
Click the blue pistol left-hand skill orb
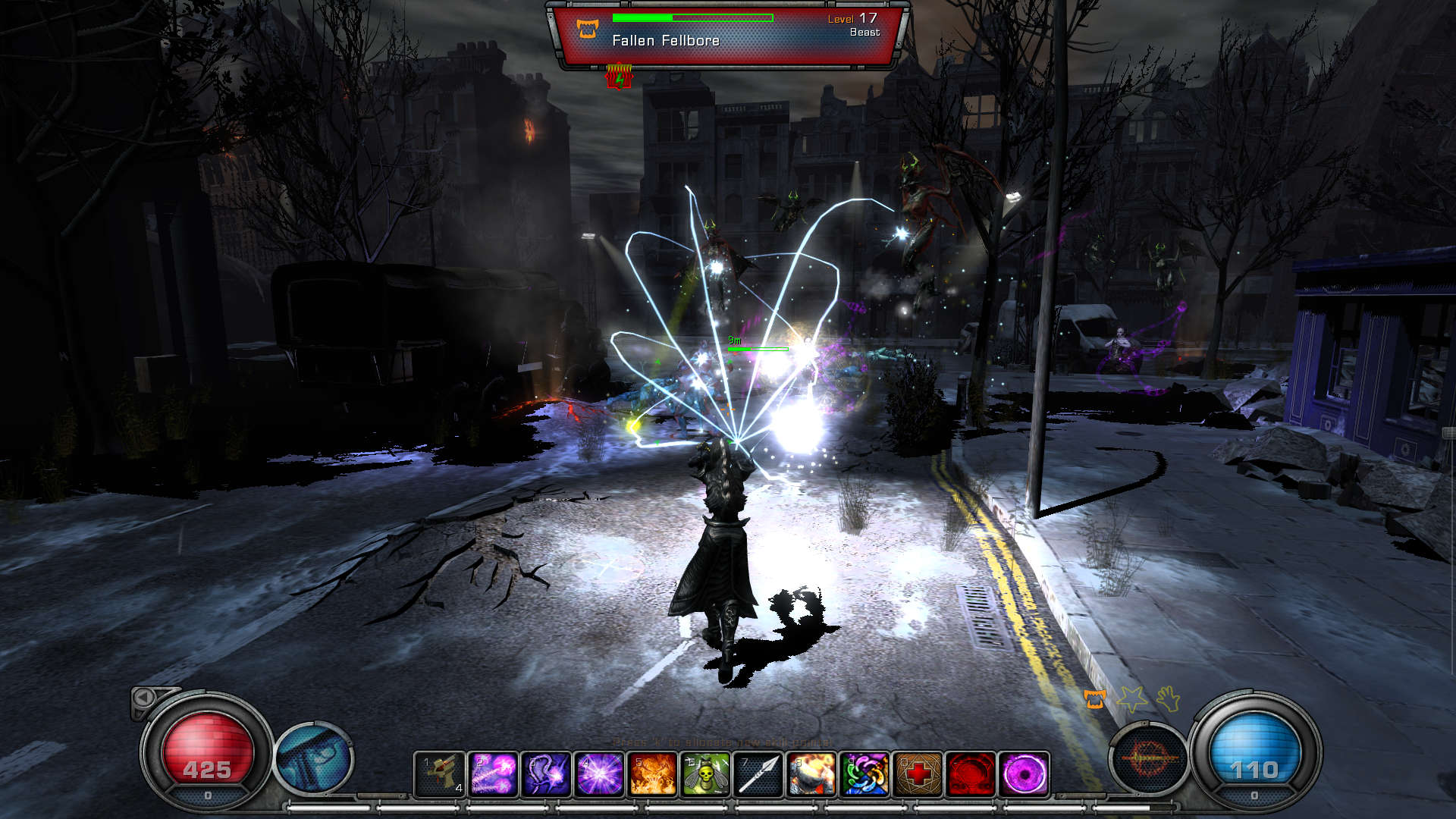tap(314, 758)
